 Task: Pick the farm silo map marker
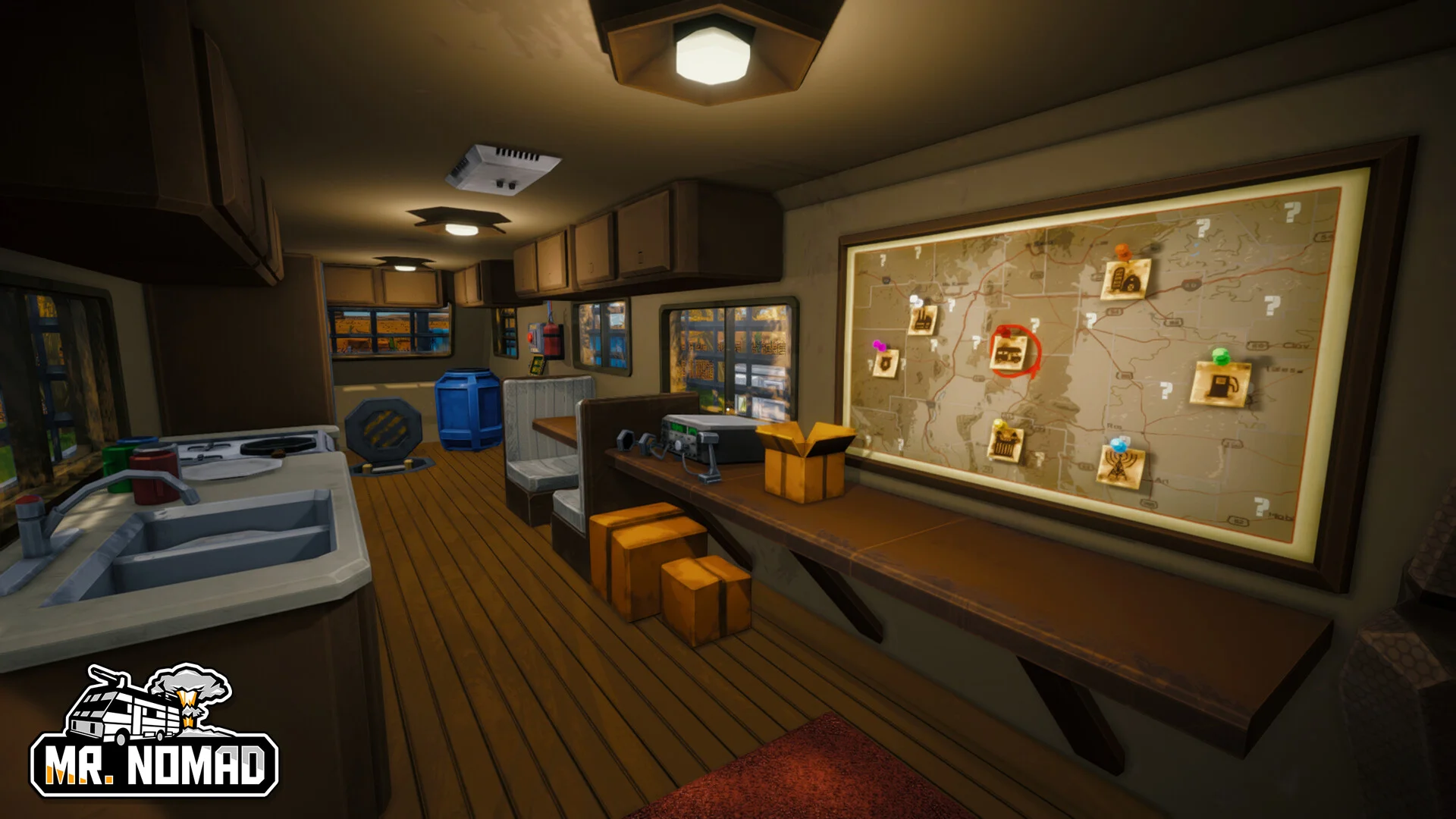(1125, 280)
